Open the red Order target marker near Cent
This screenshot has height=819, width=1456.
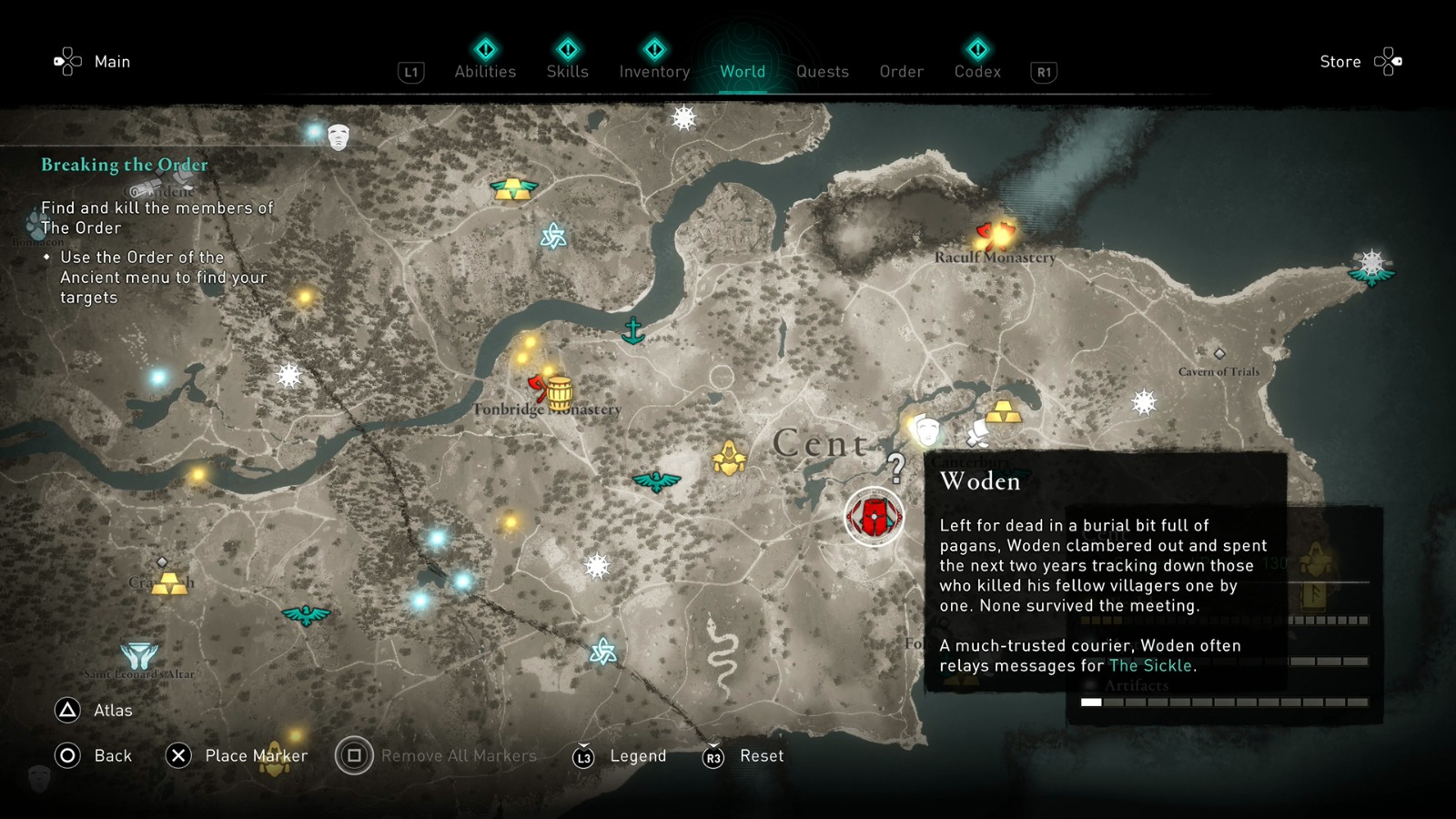[x=872, y=515]
